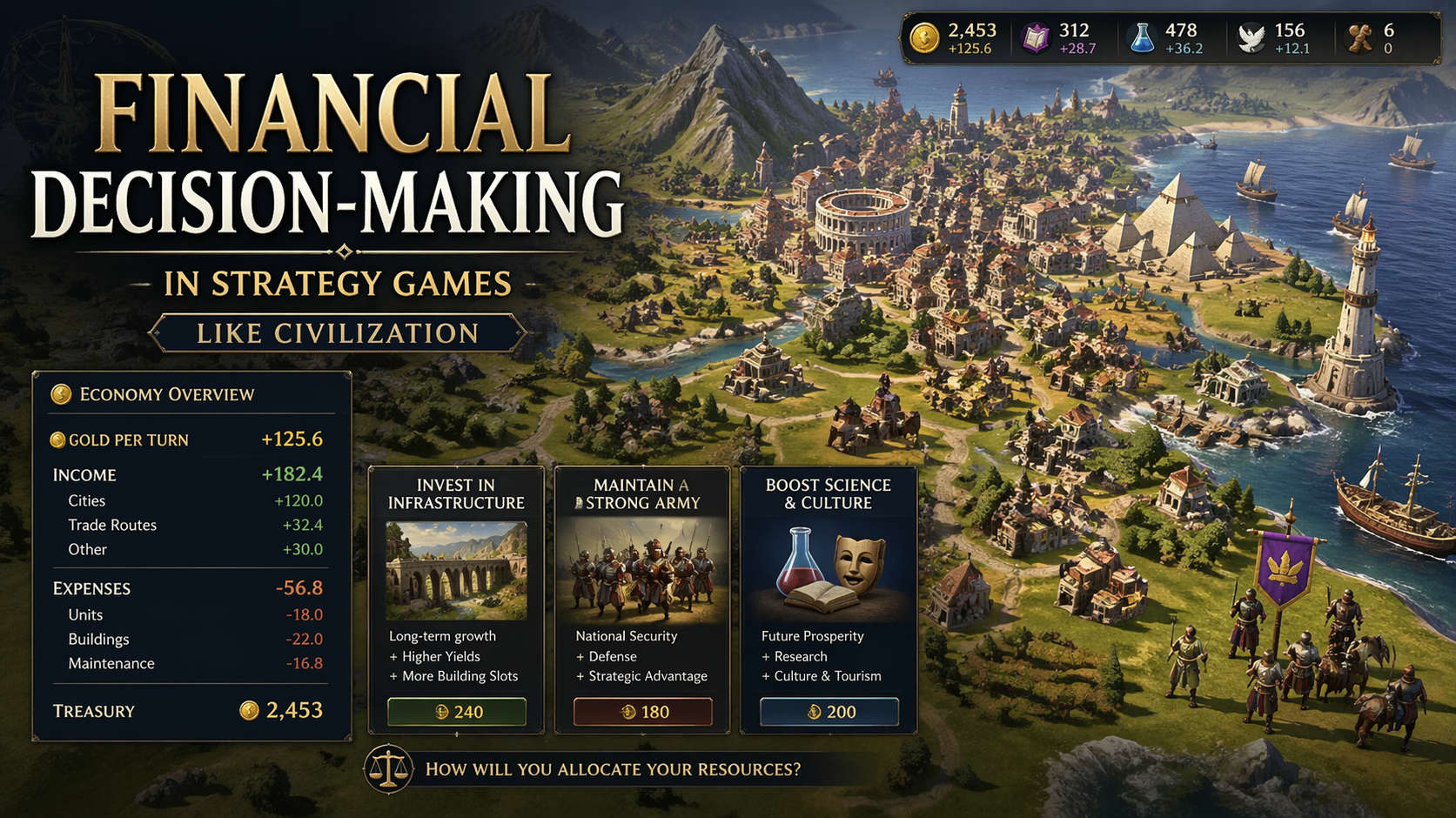The image size is (1456, 818).
Task: Select the Invest in Infrastructure aqueduct card
Action: tap(456, 570)
